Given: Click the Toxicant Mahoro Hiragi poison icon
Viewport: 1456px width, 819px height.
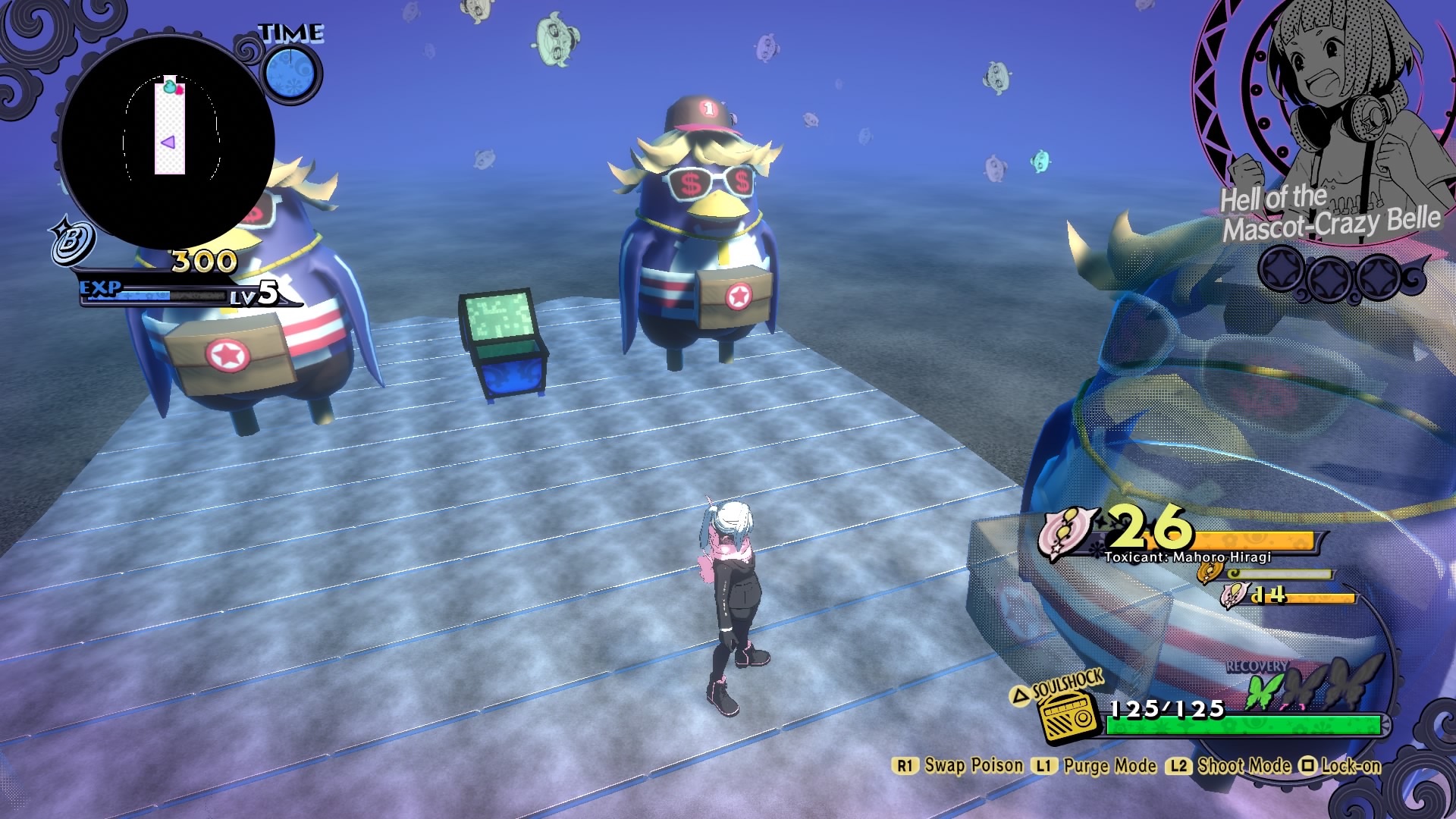Looking at the screenshot, I should click(1066, 532).
